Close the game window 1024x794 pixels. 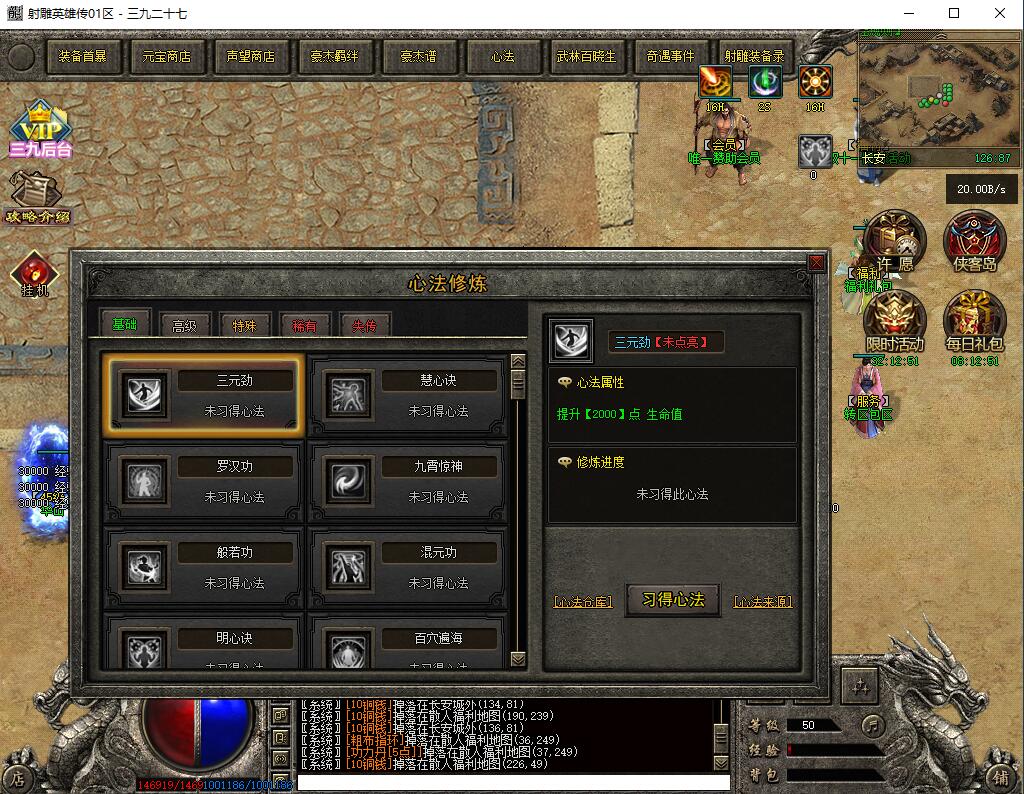[x=999, y=14]
